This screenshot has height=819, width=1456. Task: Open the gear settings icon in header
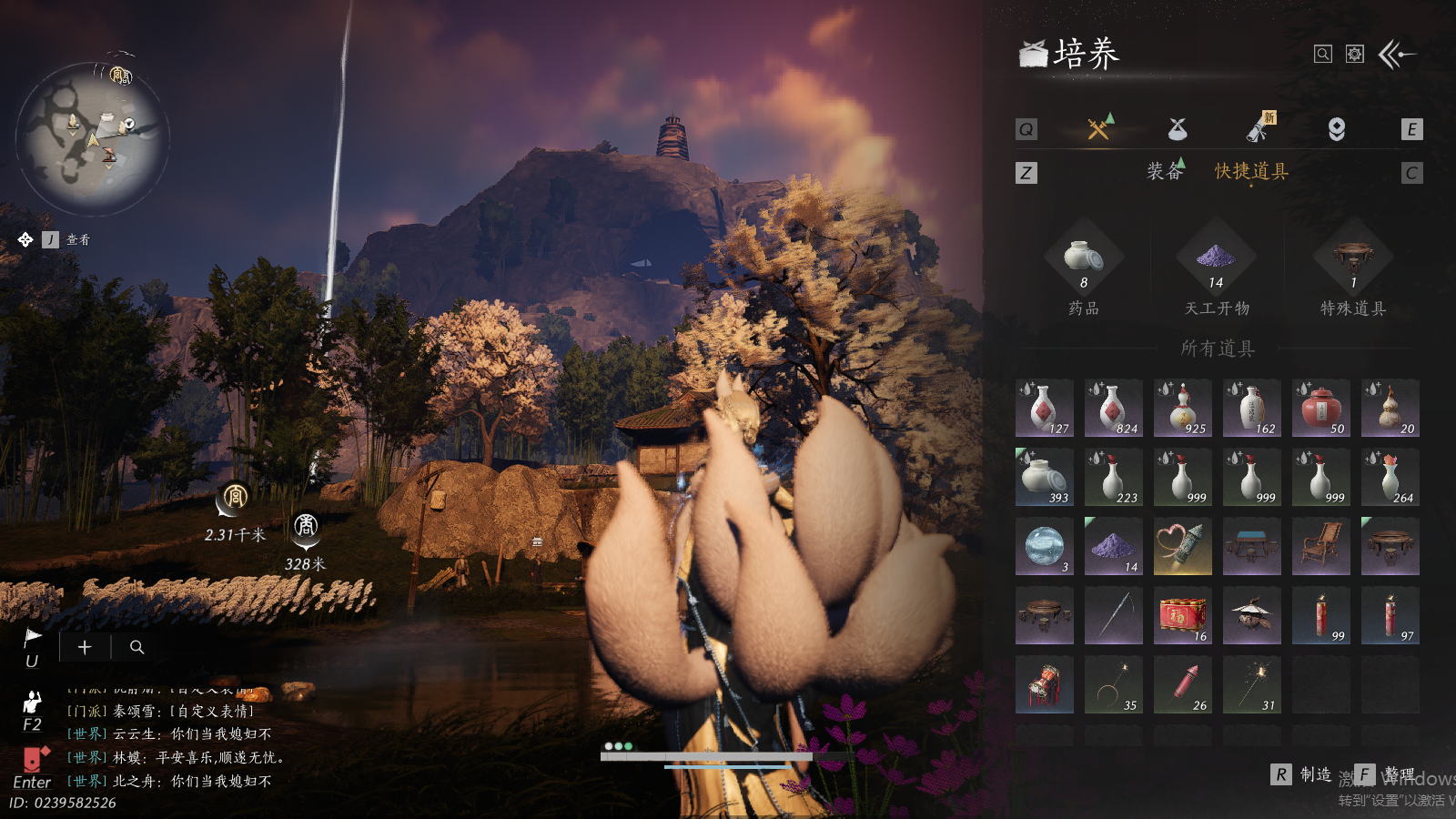1355,55
